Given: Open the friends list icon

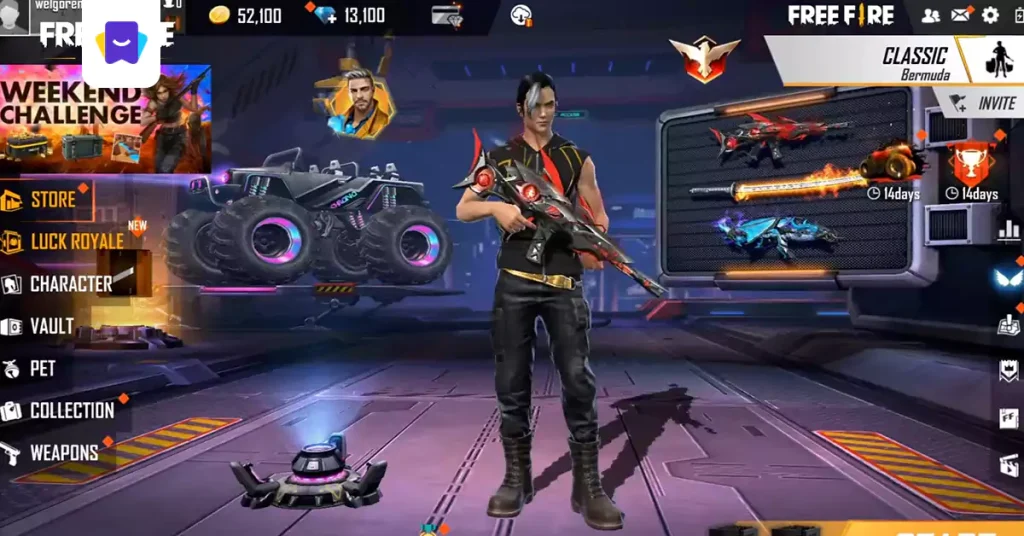Looking at the screenshot, I should [931, 15].
